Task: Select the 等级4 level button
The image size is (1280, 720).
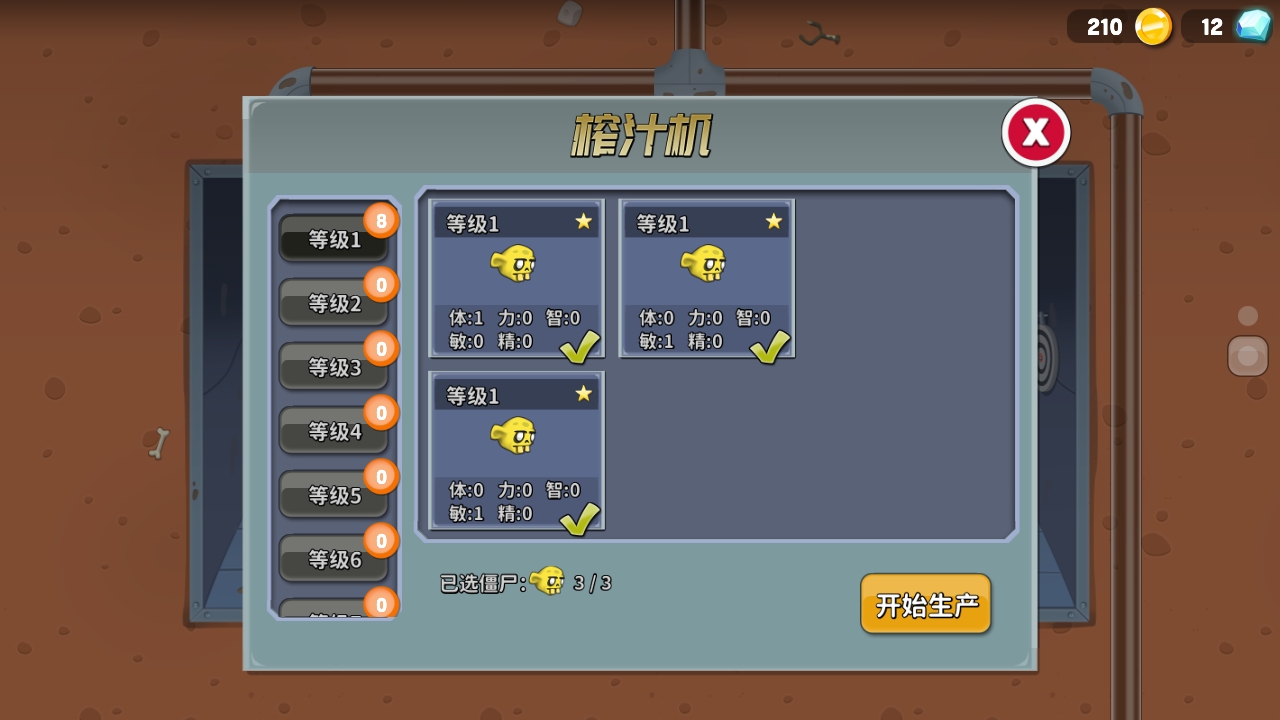Action: (334, 431)
